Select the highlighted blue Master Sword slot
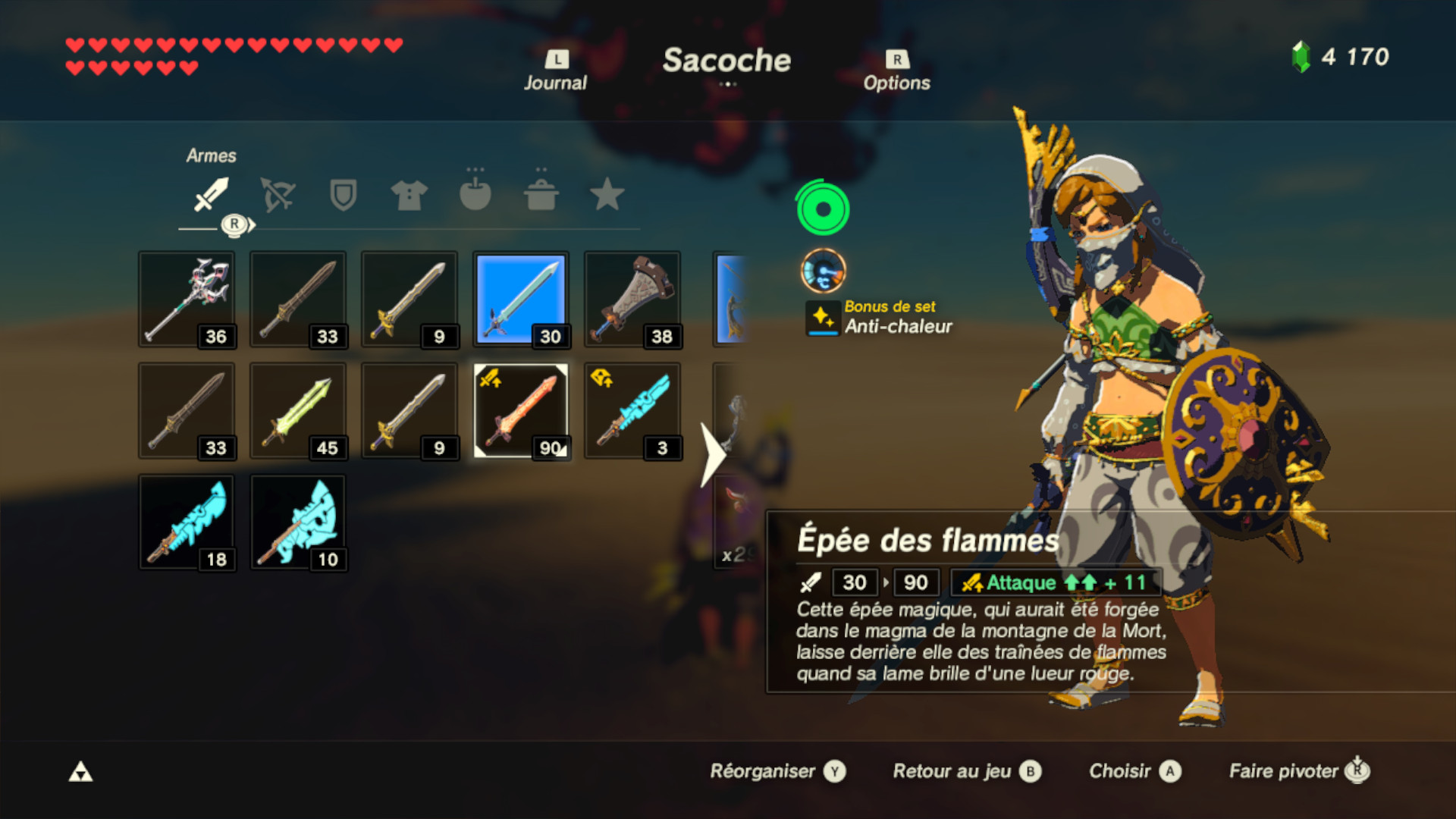The height and width of the screenshot is (819, 1456). coord(520,299)
